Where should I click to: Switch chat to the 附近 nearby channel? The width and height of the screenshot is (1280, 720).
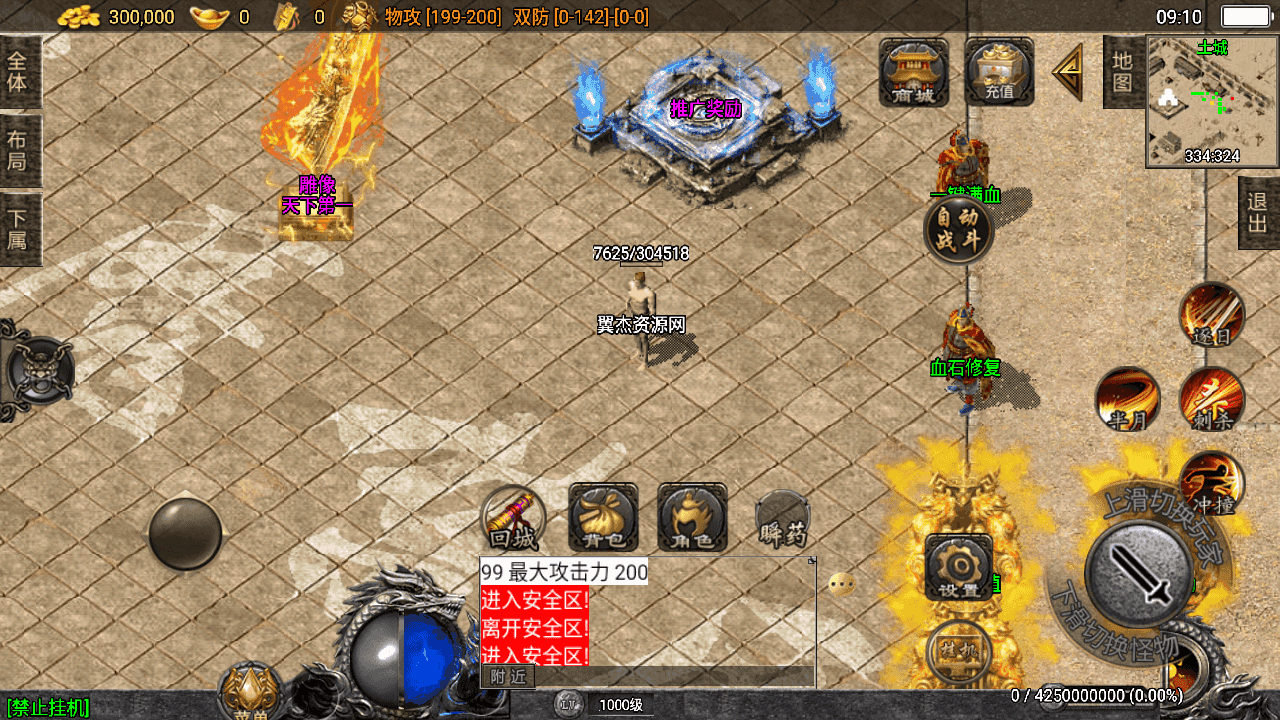(x=508, y=677)
